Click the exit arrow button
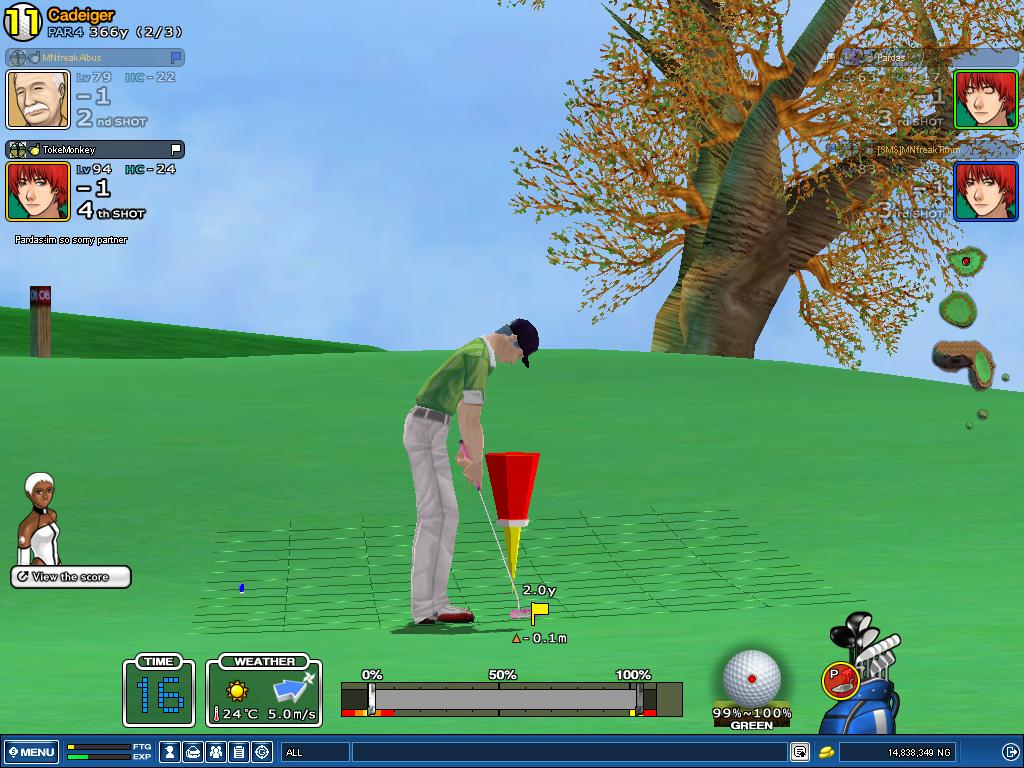Viewport: 1024px width, 768px height. coord(1009,752)
